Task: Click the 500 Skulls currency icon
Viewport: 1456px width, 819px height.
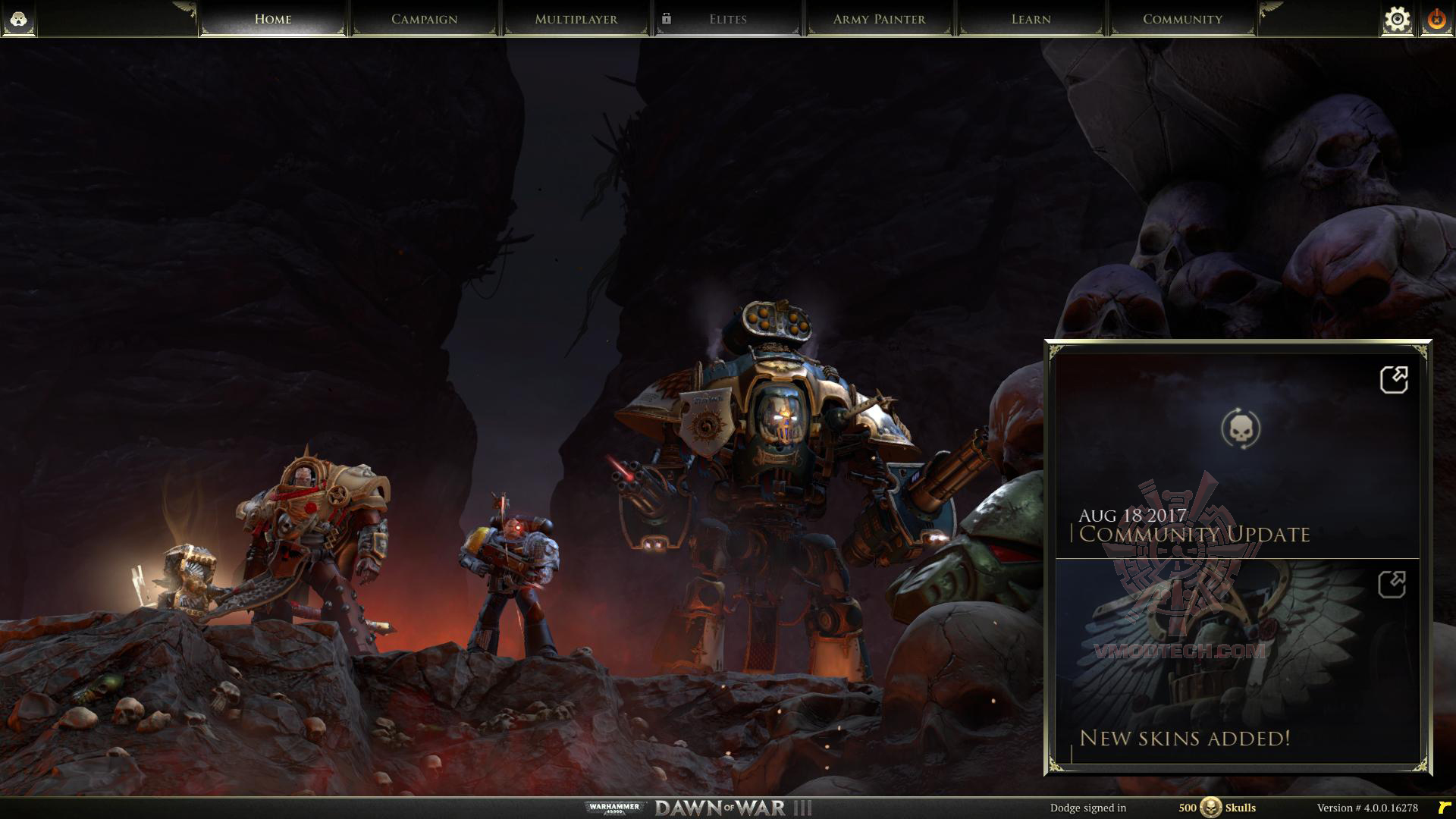Action: (1210, 808)
